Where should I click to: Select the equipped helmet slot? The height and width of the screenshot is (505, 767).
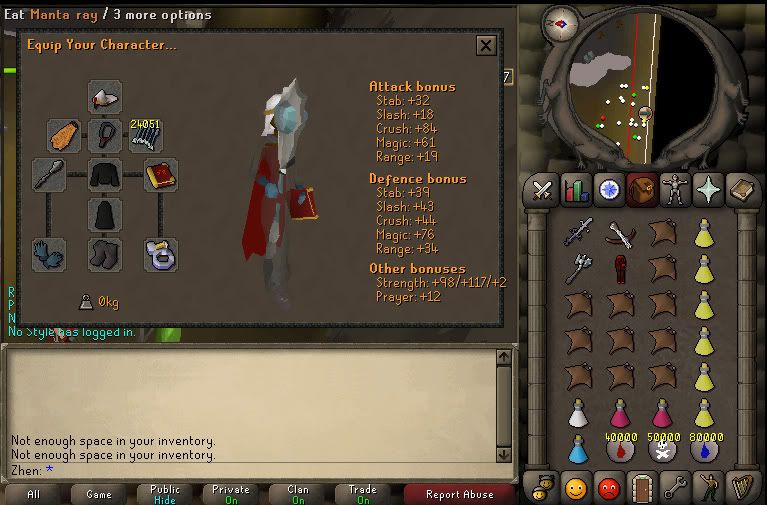104,97
